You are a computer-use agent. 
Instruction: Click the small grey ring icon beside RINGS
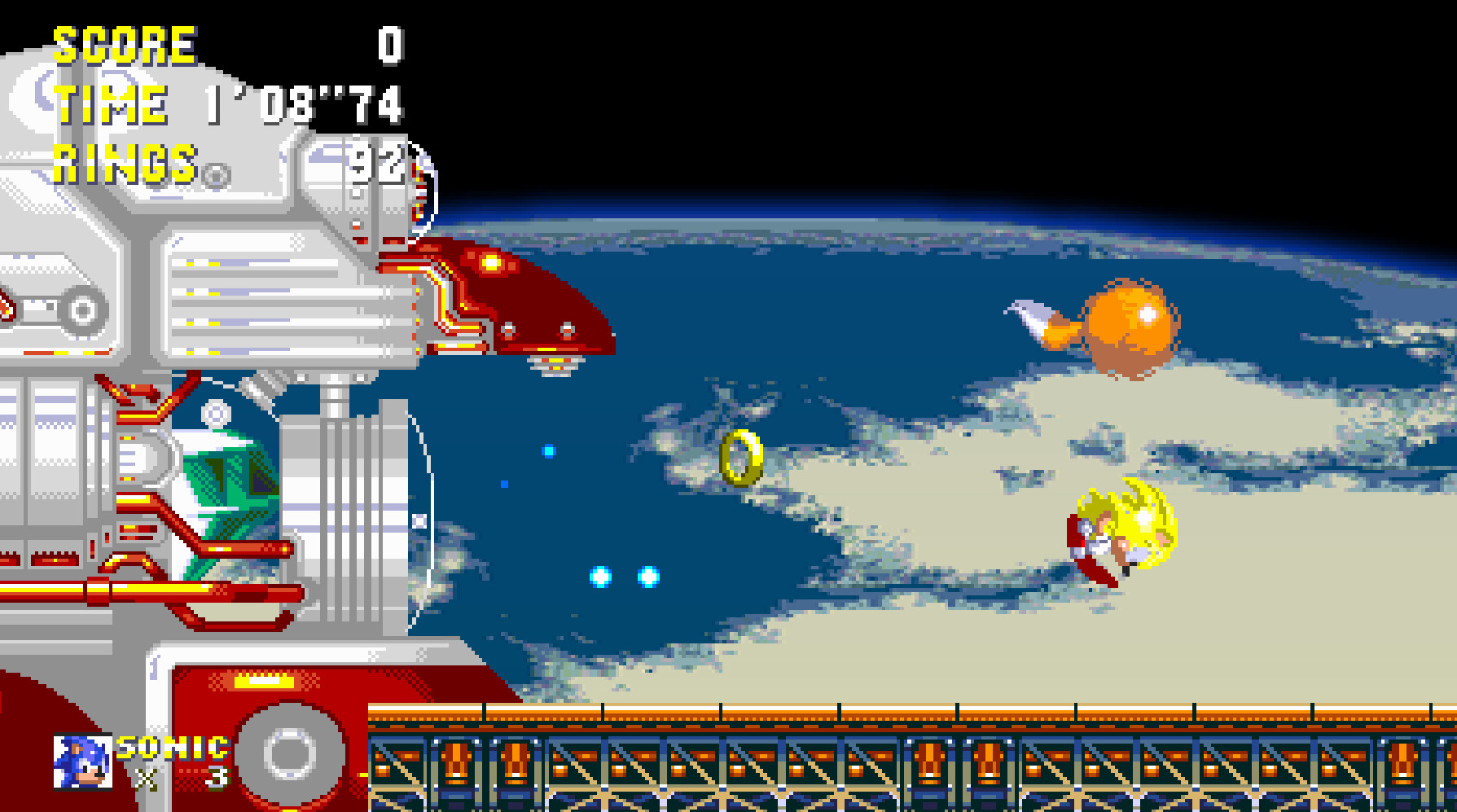[213, 174]
